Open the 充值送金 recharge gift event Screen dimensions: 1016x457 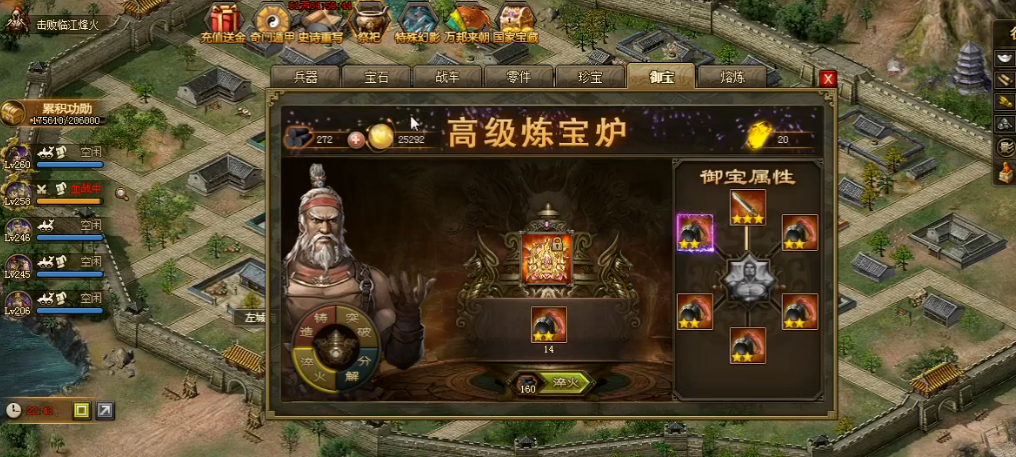[223, 22]
